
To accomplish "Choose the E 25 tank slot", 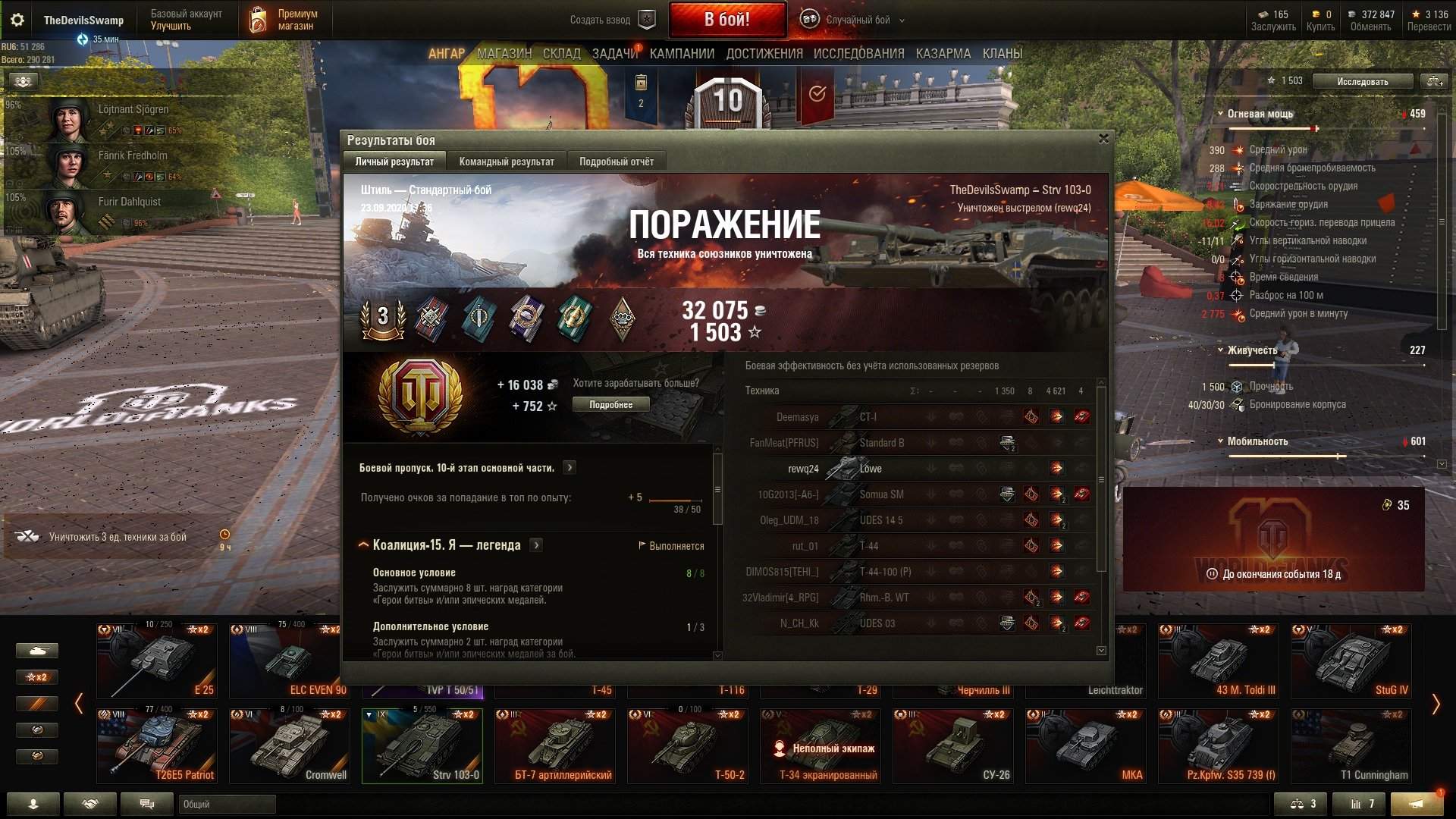I will 157,660.
